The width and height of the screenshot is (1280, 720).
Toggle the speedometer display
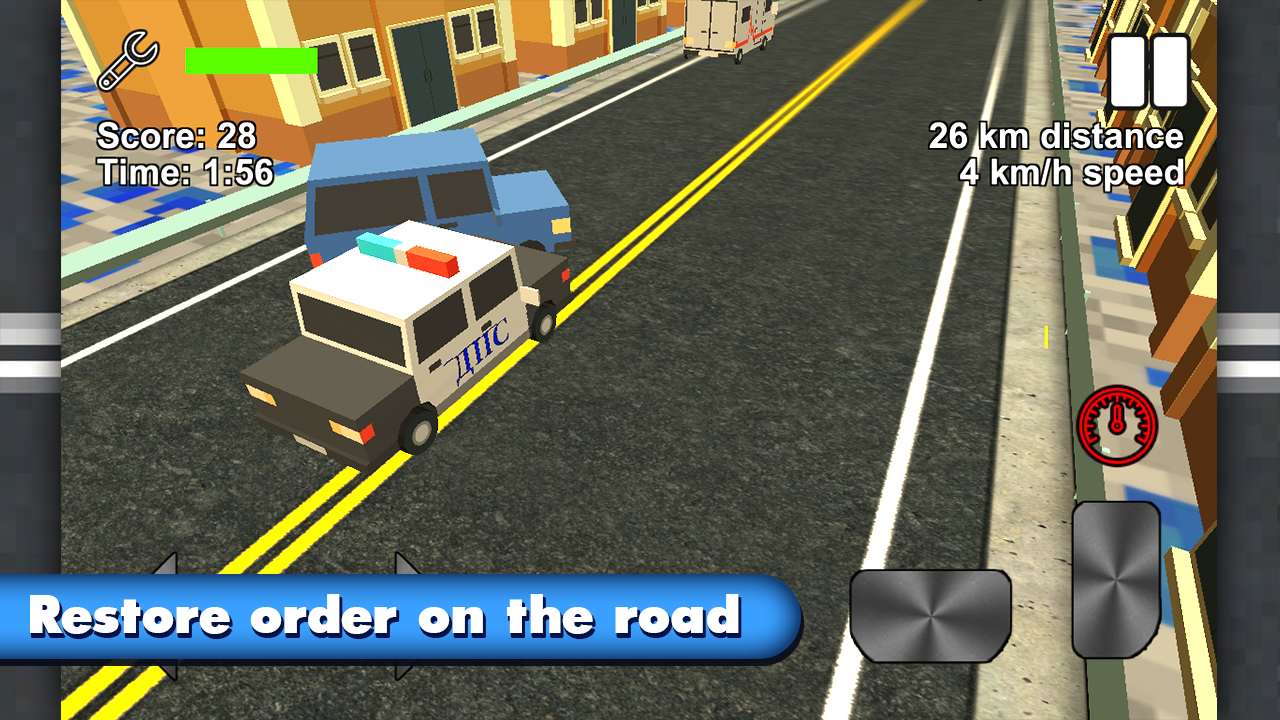coord(1117,424)
